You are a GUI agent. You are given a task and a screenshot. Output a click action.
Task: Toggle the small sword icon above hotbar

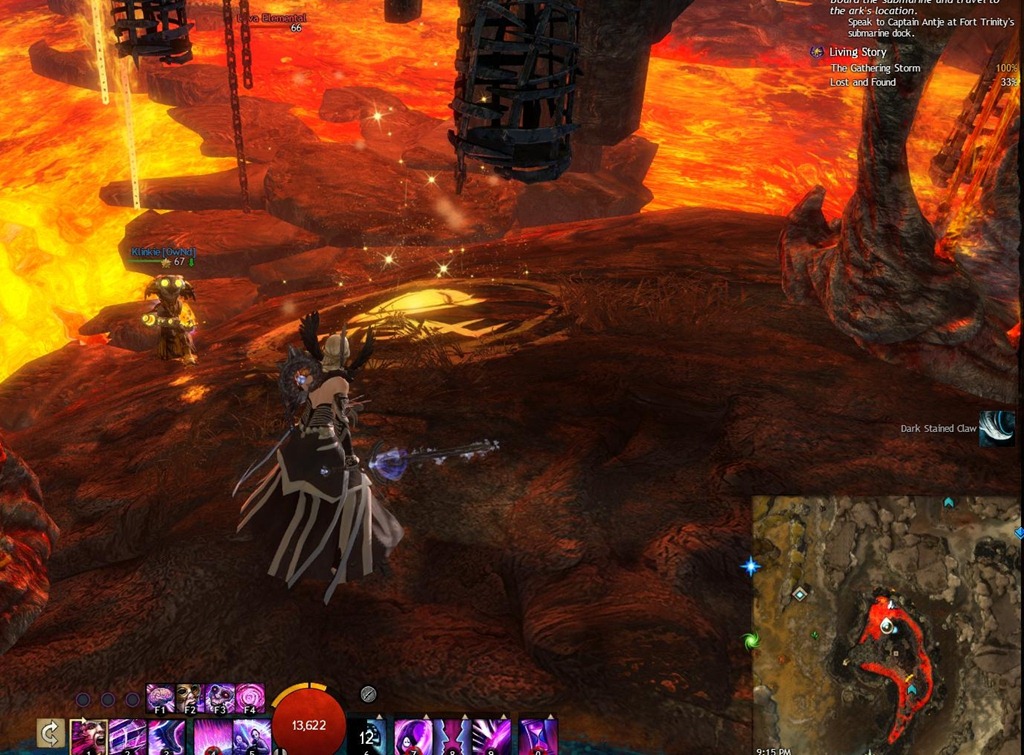coord(367,692)
